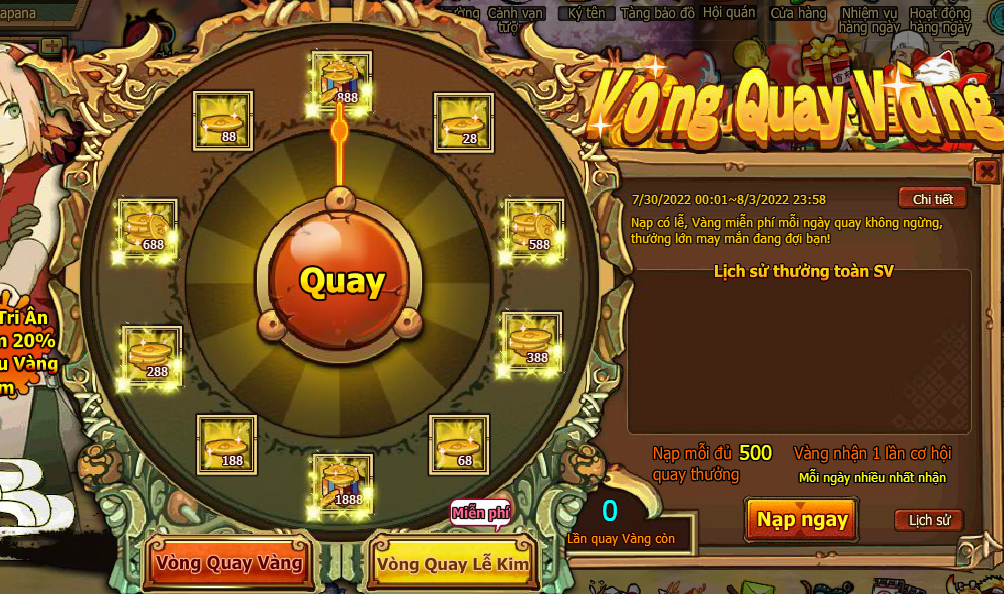This screenshot has width=1004, height=594.
Task: View reward history via Lịch sử button
Action: coord(928,520)
